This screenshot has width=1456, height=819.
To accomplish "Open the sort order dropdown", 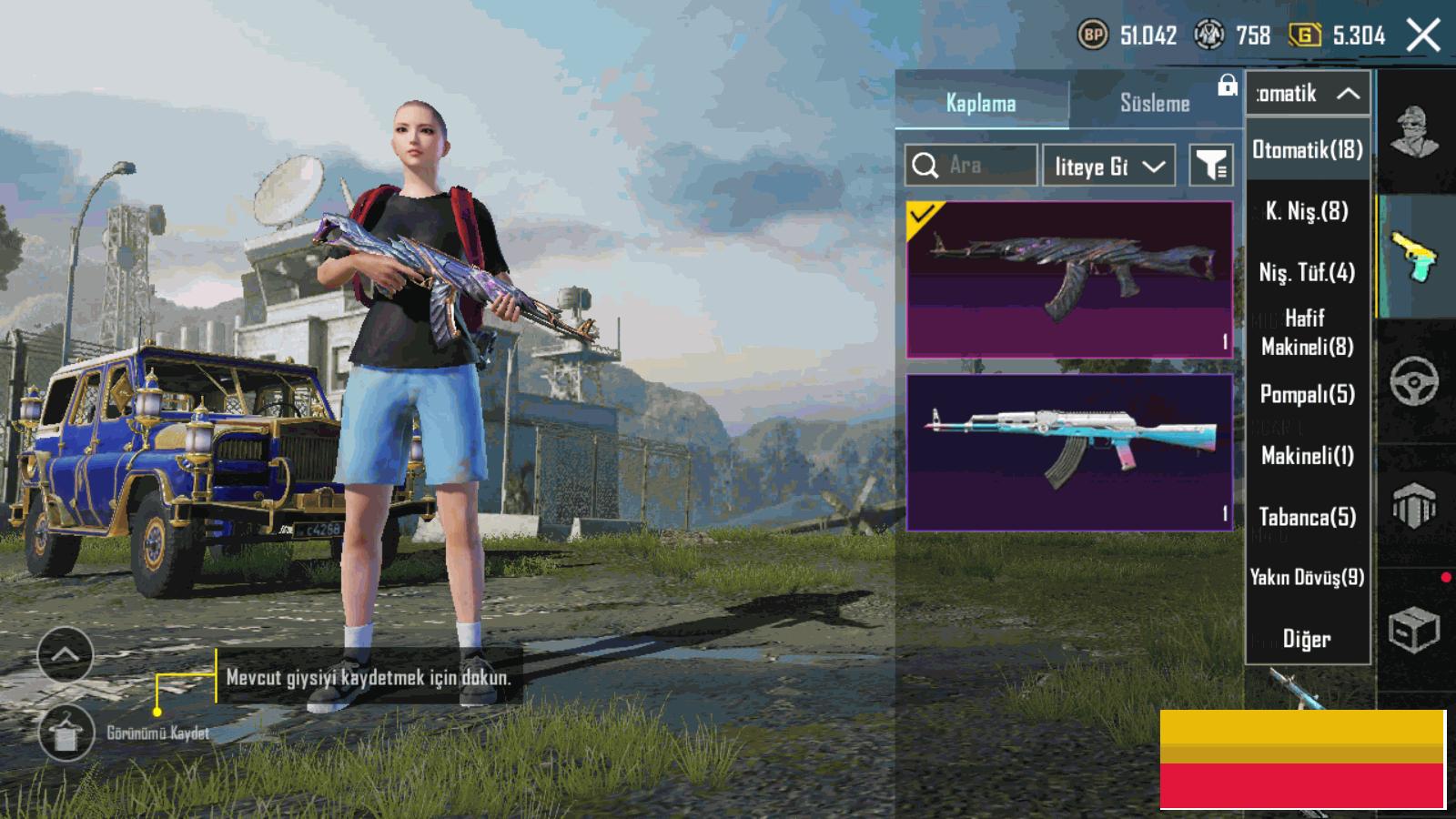I will pyautogui.click(x=1108, y=166).
